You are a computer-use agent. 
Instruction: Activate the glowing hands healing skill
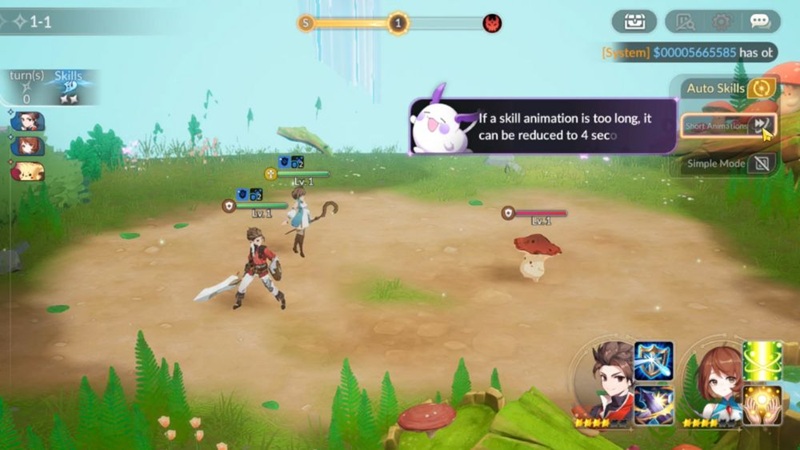click(762, 404)
